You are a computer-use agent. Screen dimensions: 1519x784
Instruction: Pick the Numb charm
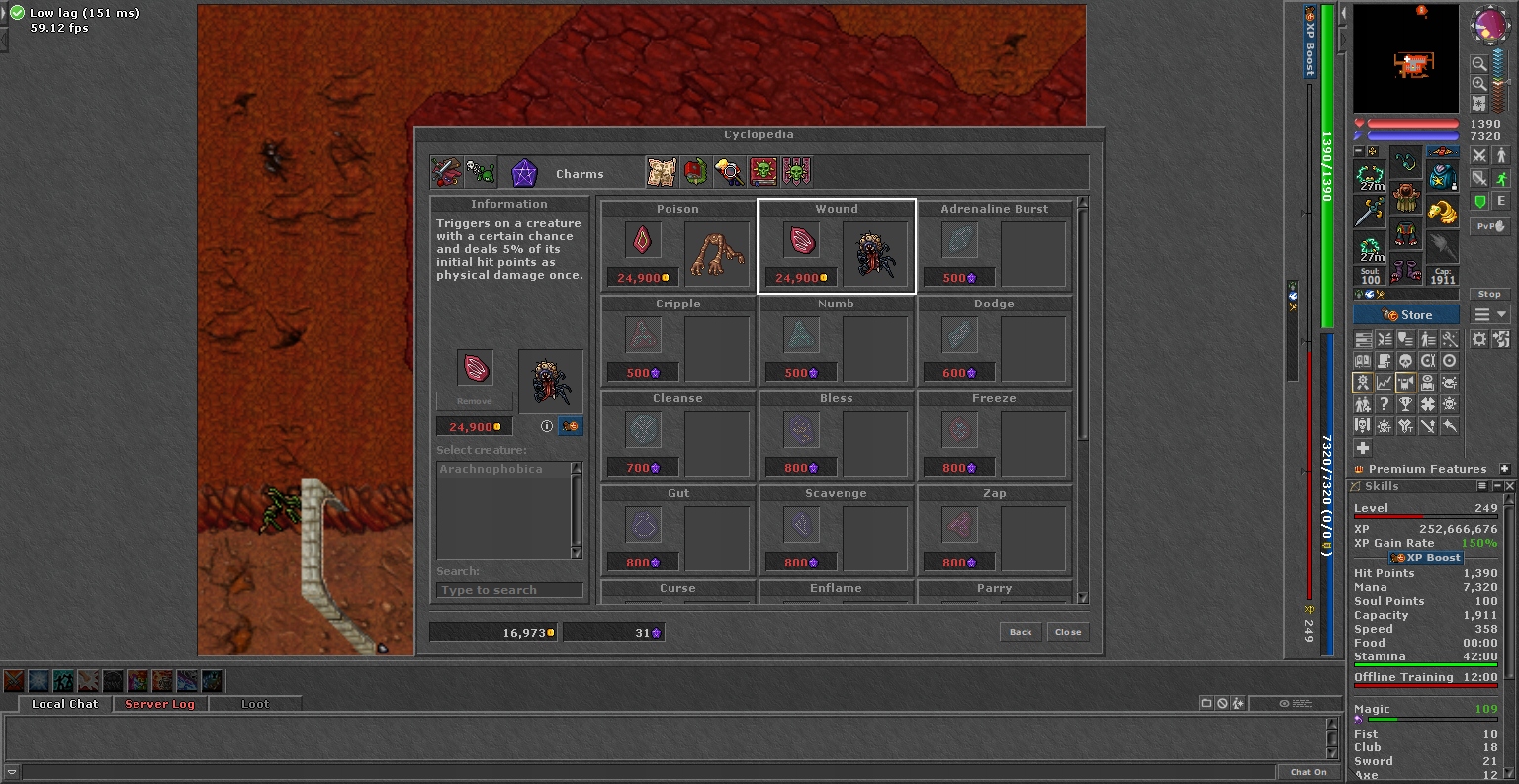click(836, 342)
